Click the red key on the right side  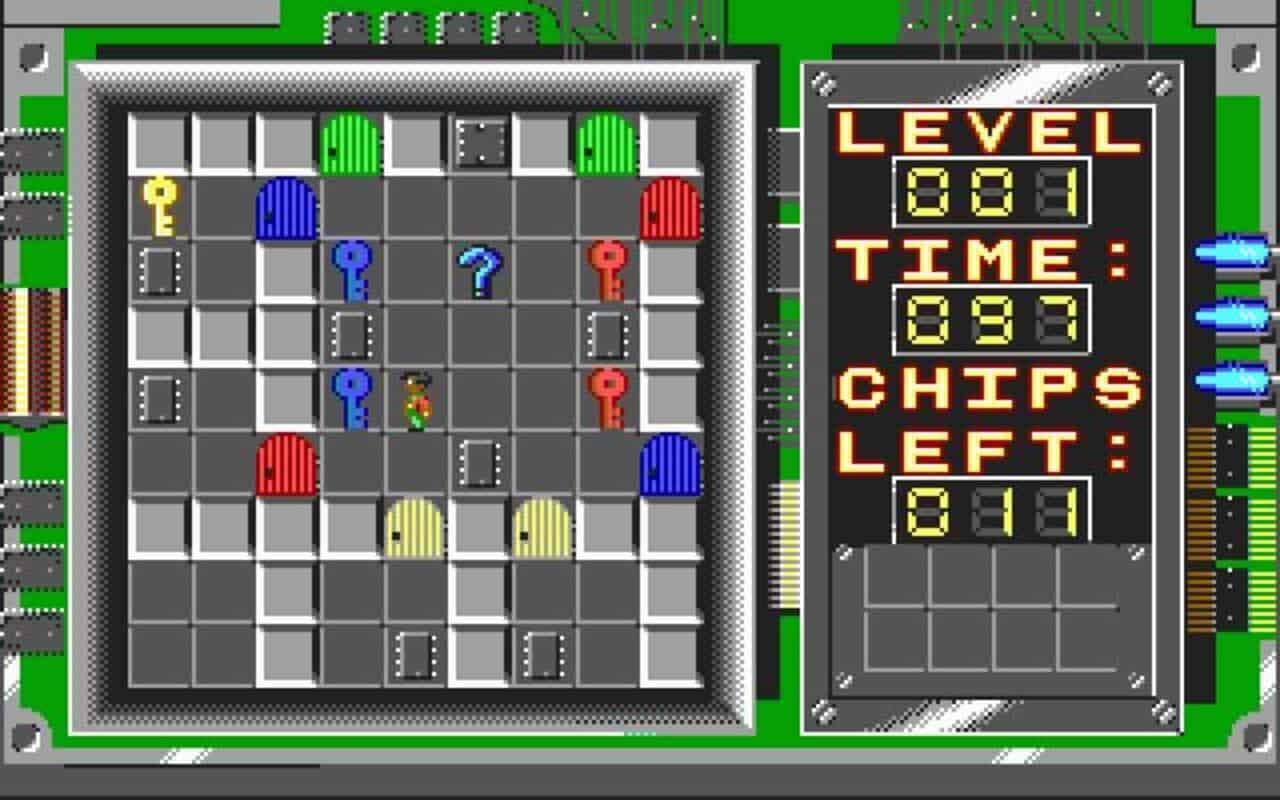(605, 270)
